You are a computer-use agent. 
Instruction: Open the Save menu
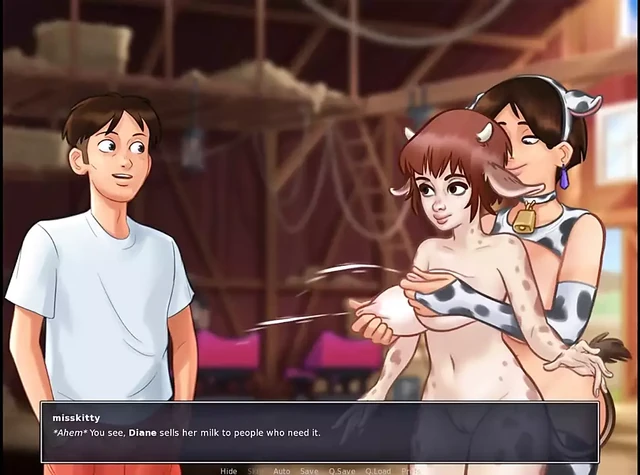click(x=310, y=470)
